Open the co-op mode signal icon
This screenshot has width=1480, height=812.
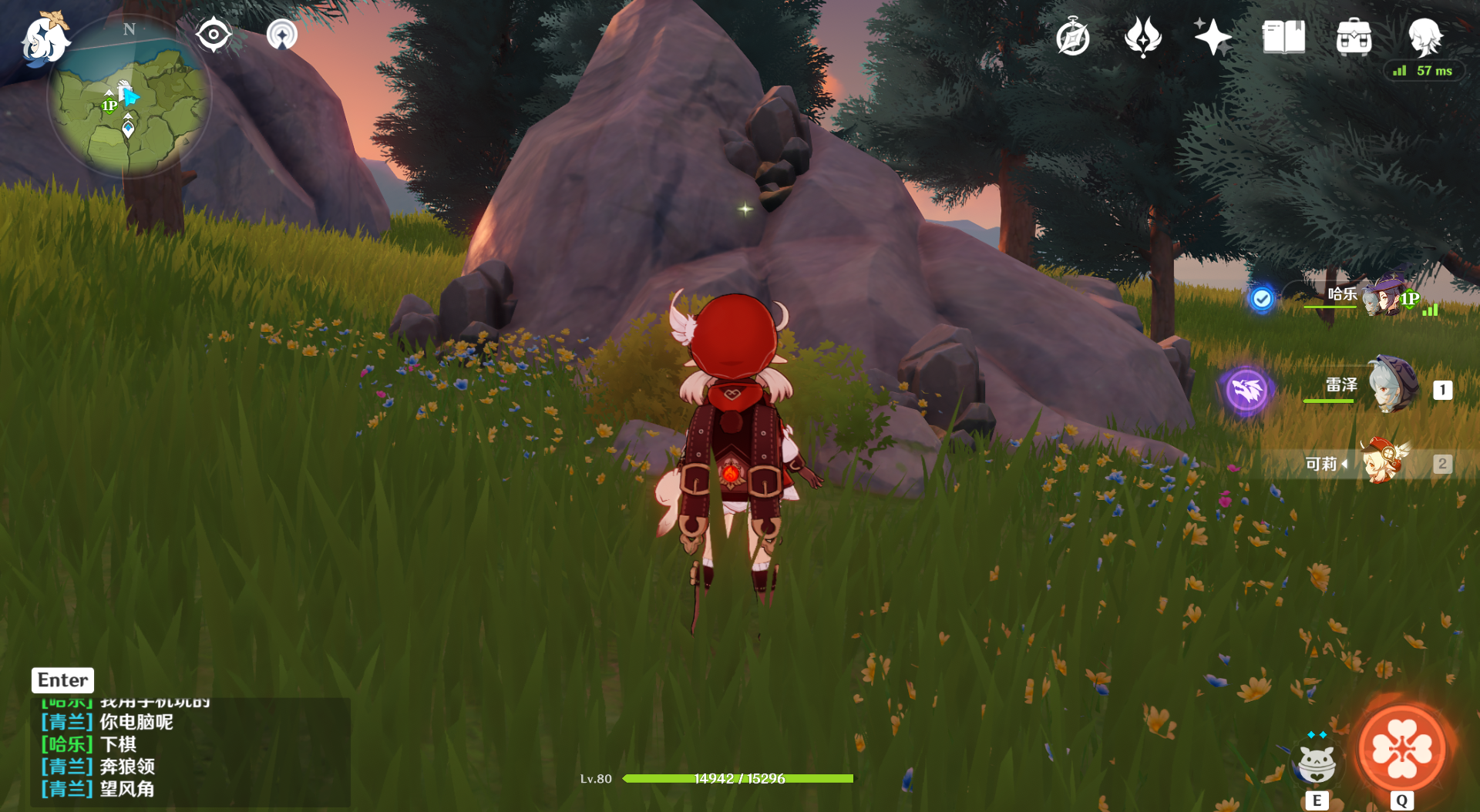(x=282, y=35)
